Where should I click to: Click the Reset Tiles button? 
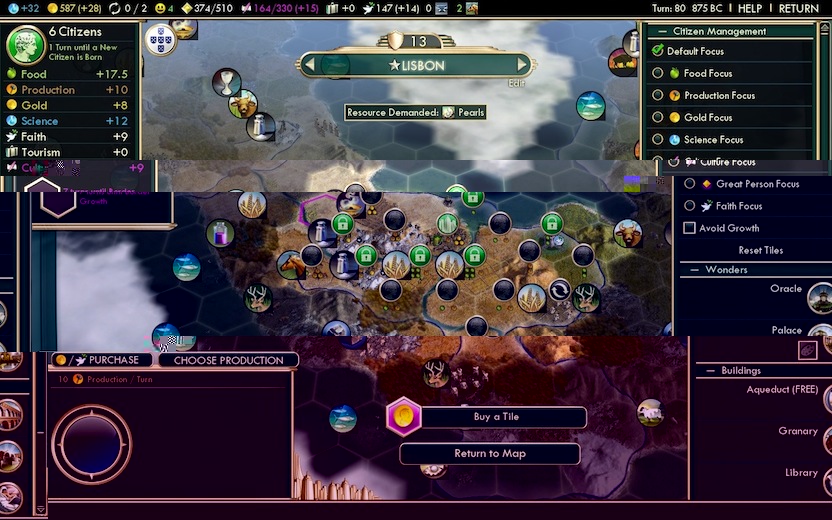(760, 250)
